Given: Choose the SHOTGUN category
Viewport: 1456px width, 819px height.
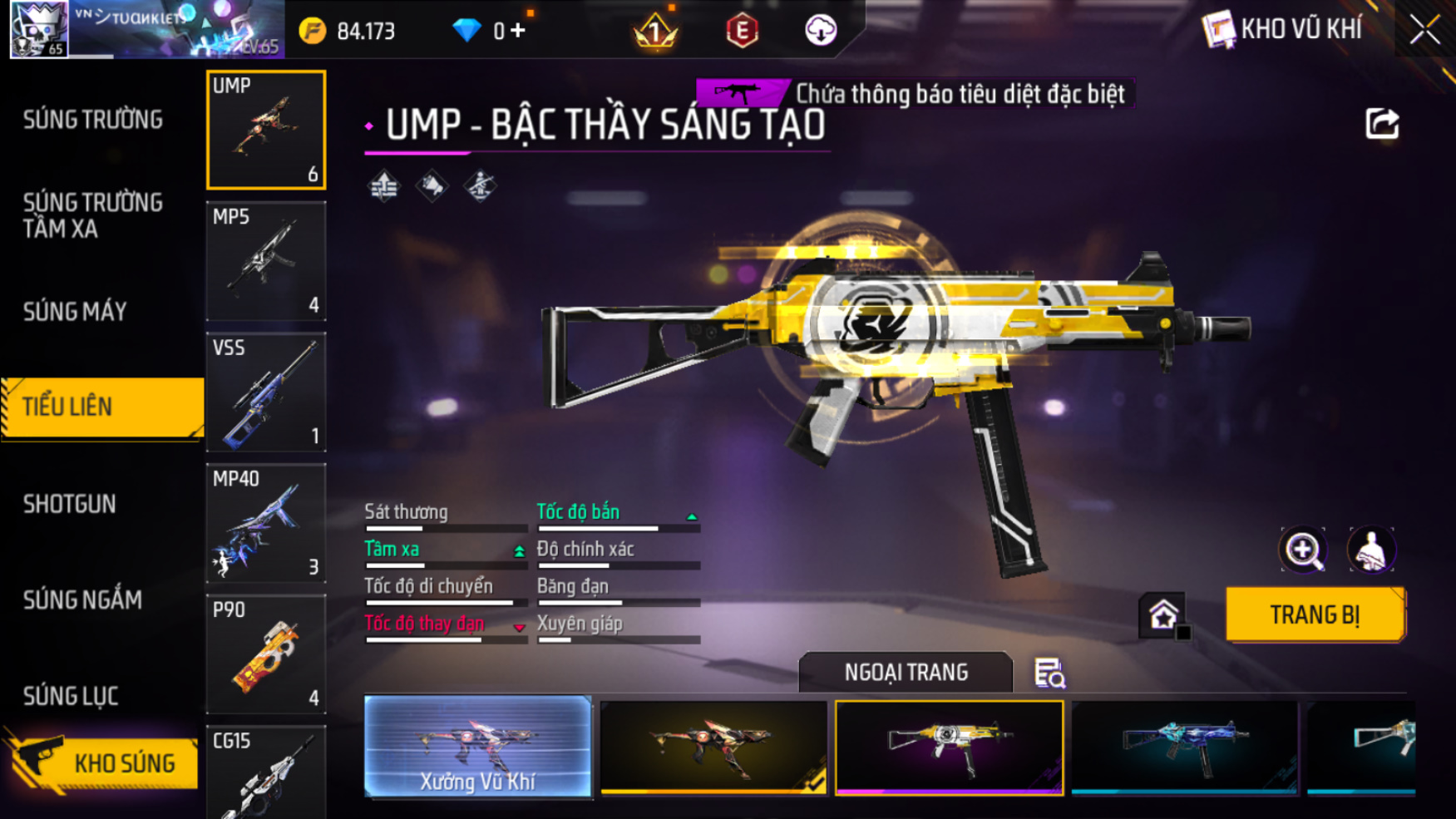Looking at the screenshot, I should click(70, 504).
